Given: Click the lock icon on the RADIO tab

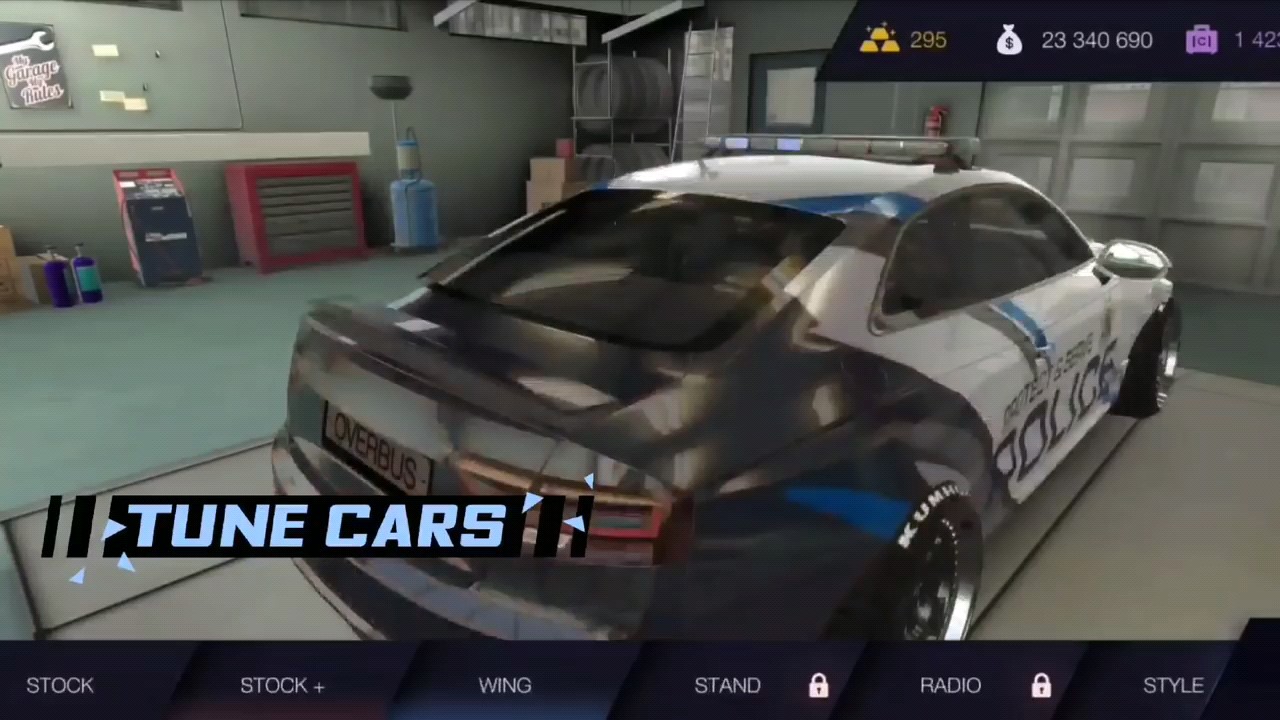Looking at the screenshot, I should (1041, 685).
